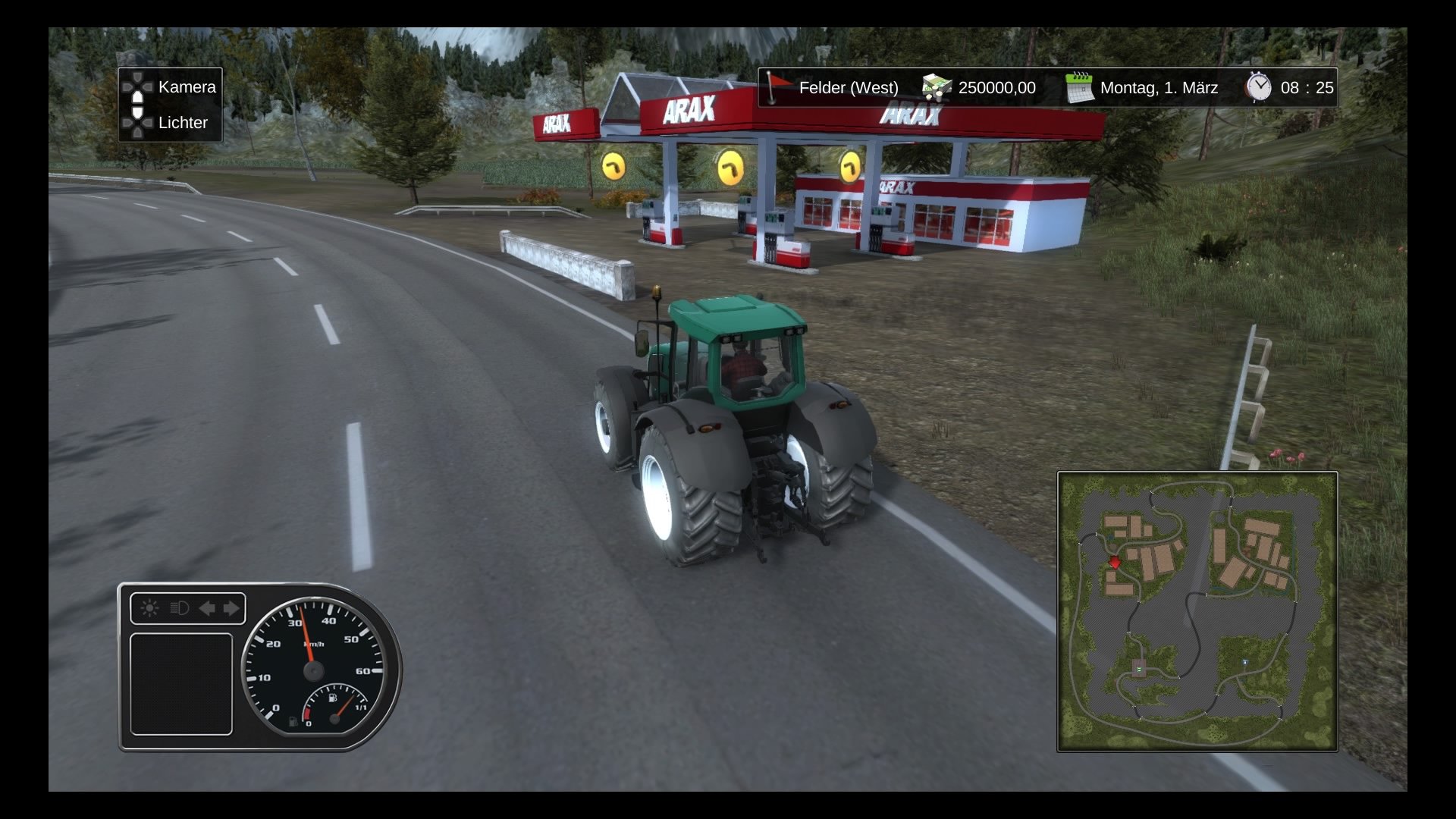This screenshot has width=1456, height=819.
Task: Click the fuel pump icon on the fuel gauge
Action: pos(334,698)
